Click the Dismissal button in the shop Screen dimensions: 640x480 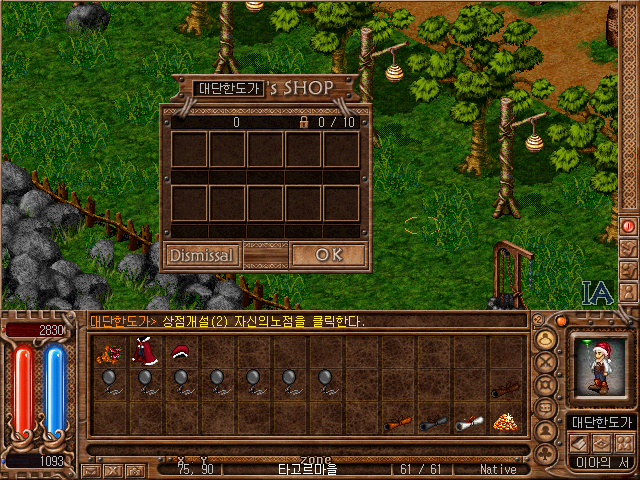(x=201, y=255)
